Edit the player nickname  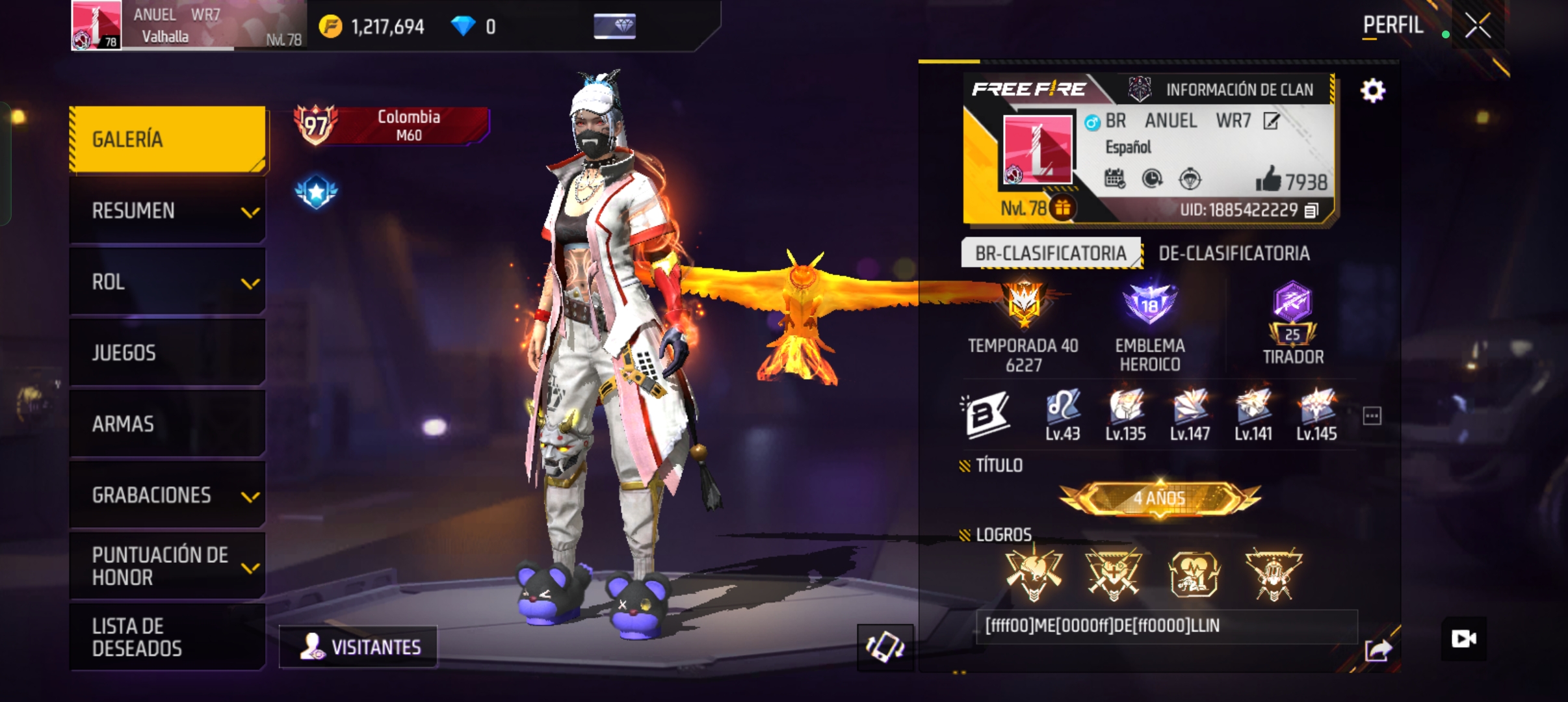pyautogui.click(x=1271, y=121)
